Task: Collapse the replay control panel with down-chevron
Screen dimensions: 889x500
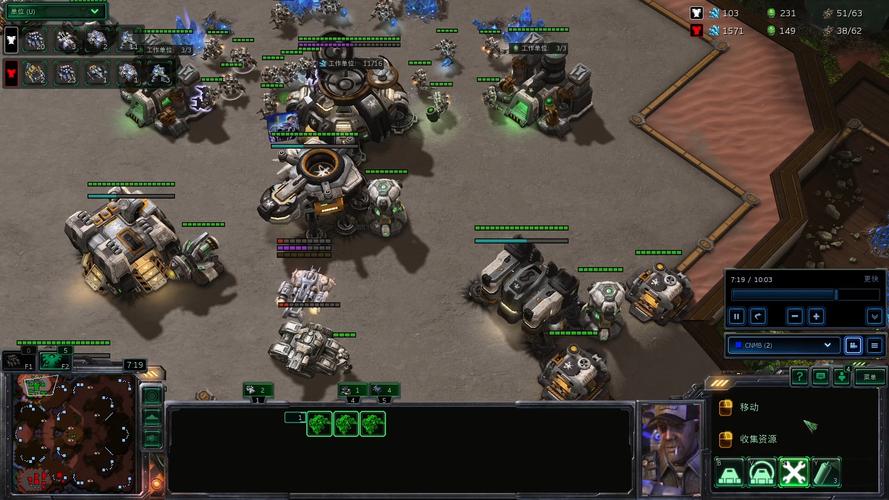Action: tap(873, 316)
